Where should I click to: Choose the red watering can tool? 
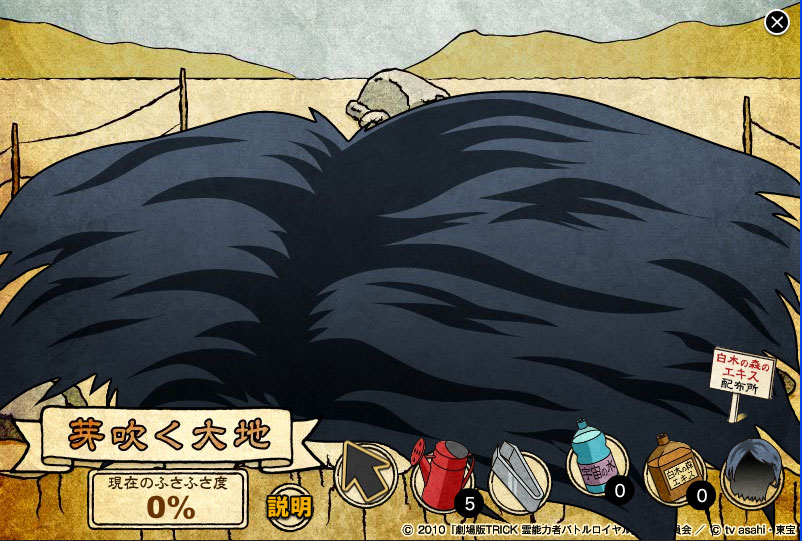[443, 474]
